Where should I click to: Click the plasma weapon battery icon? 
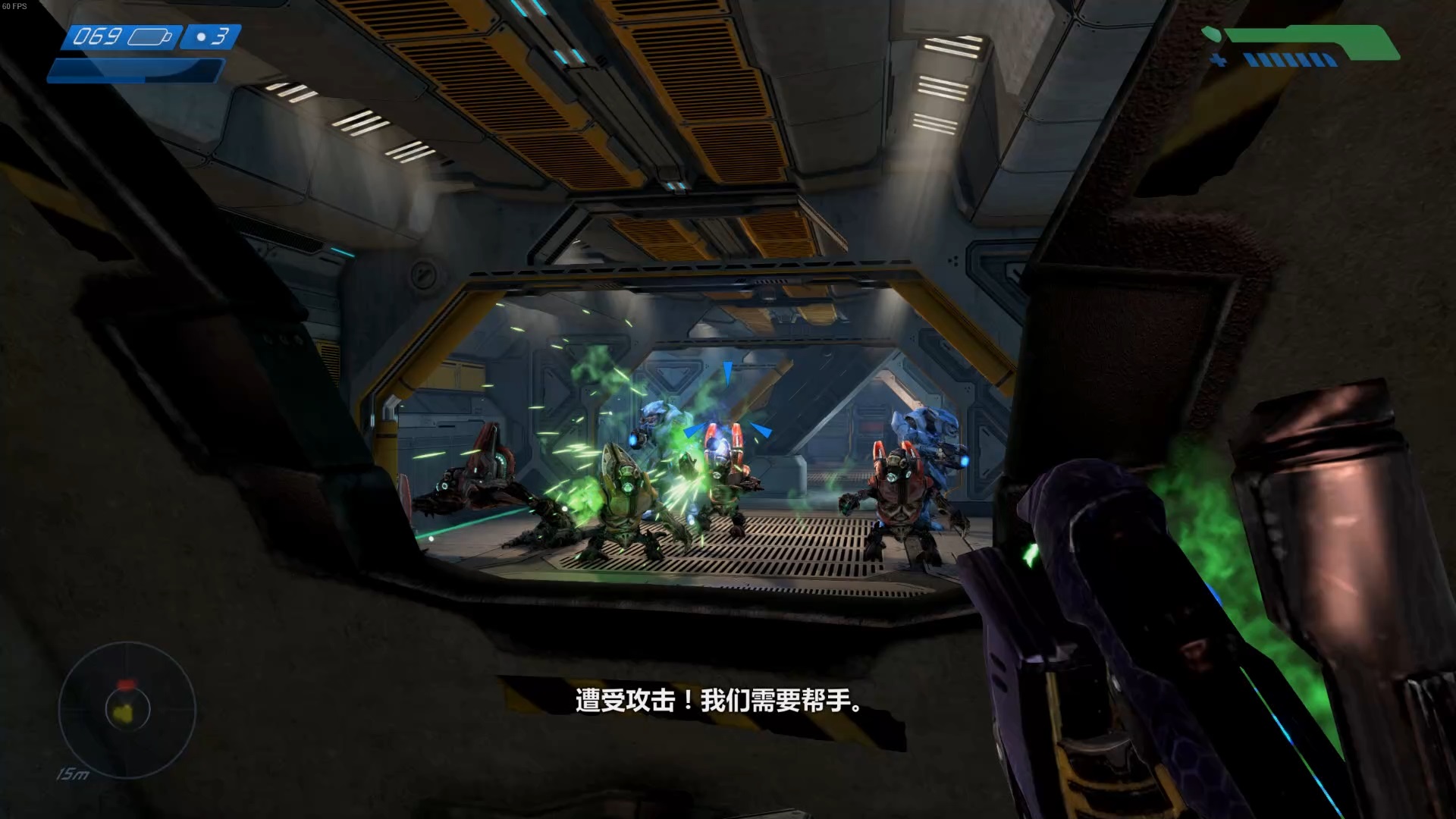point(149,36)
